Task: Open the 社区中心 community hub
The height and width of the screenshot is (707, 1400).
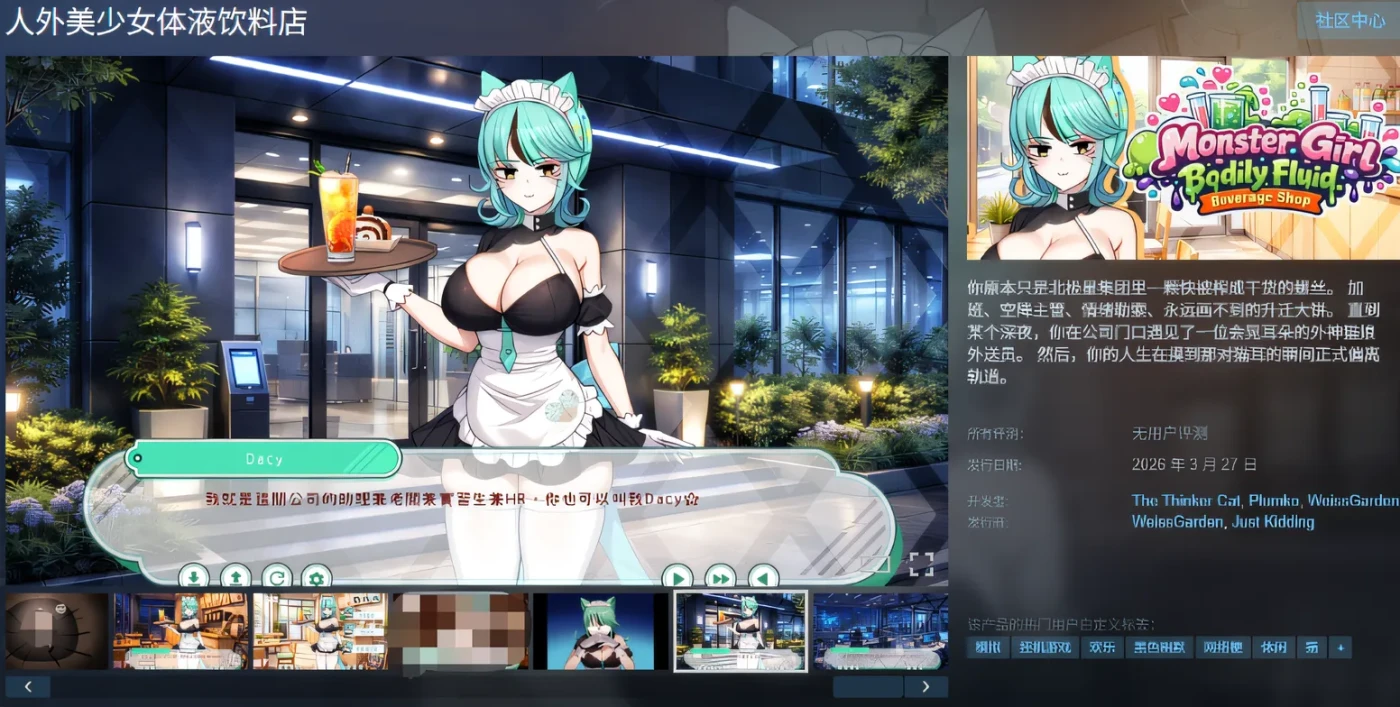Action: 1350,21
